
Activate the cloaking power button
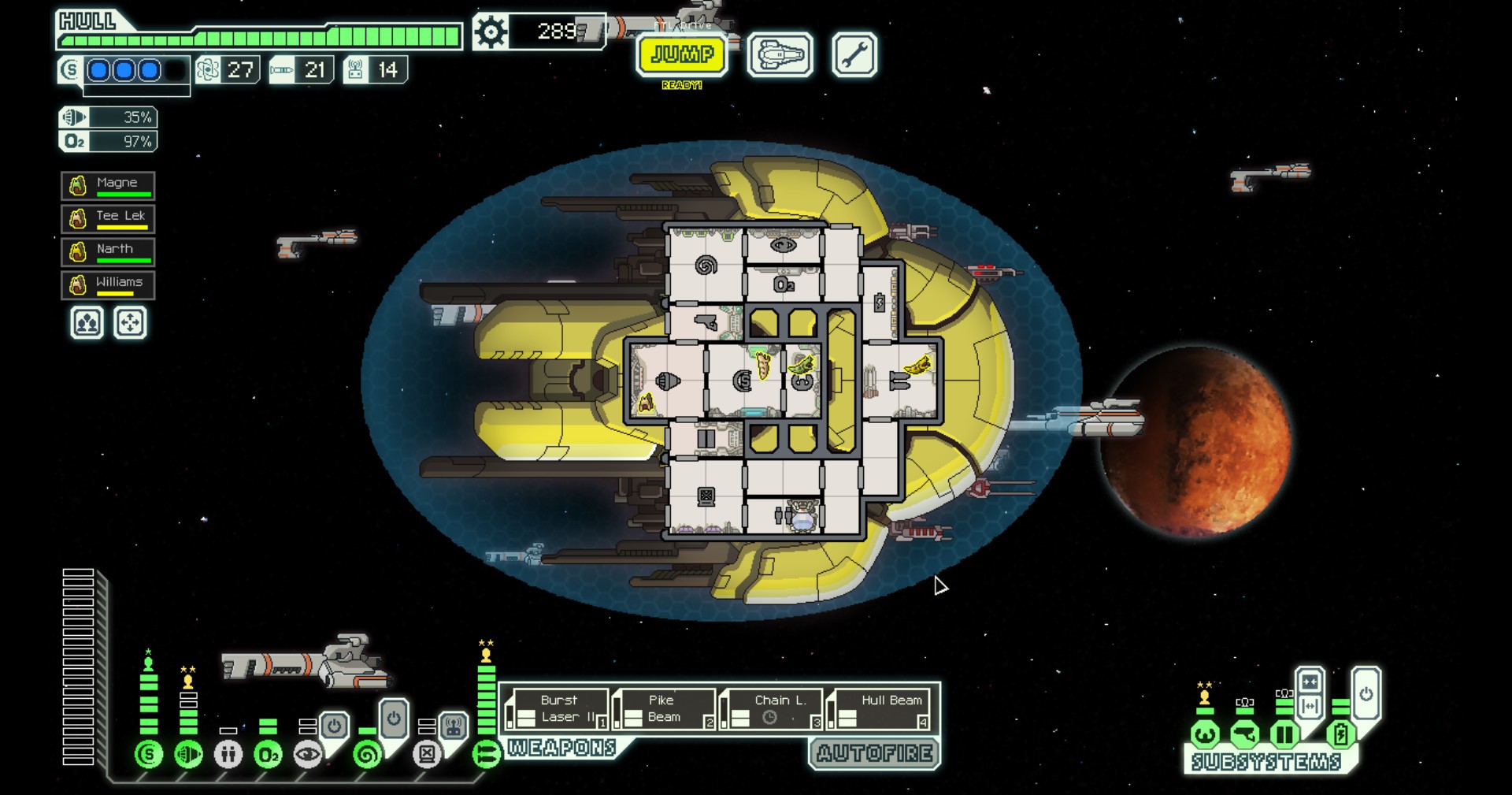coord(394,719)
